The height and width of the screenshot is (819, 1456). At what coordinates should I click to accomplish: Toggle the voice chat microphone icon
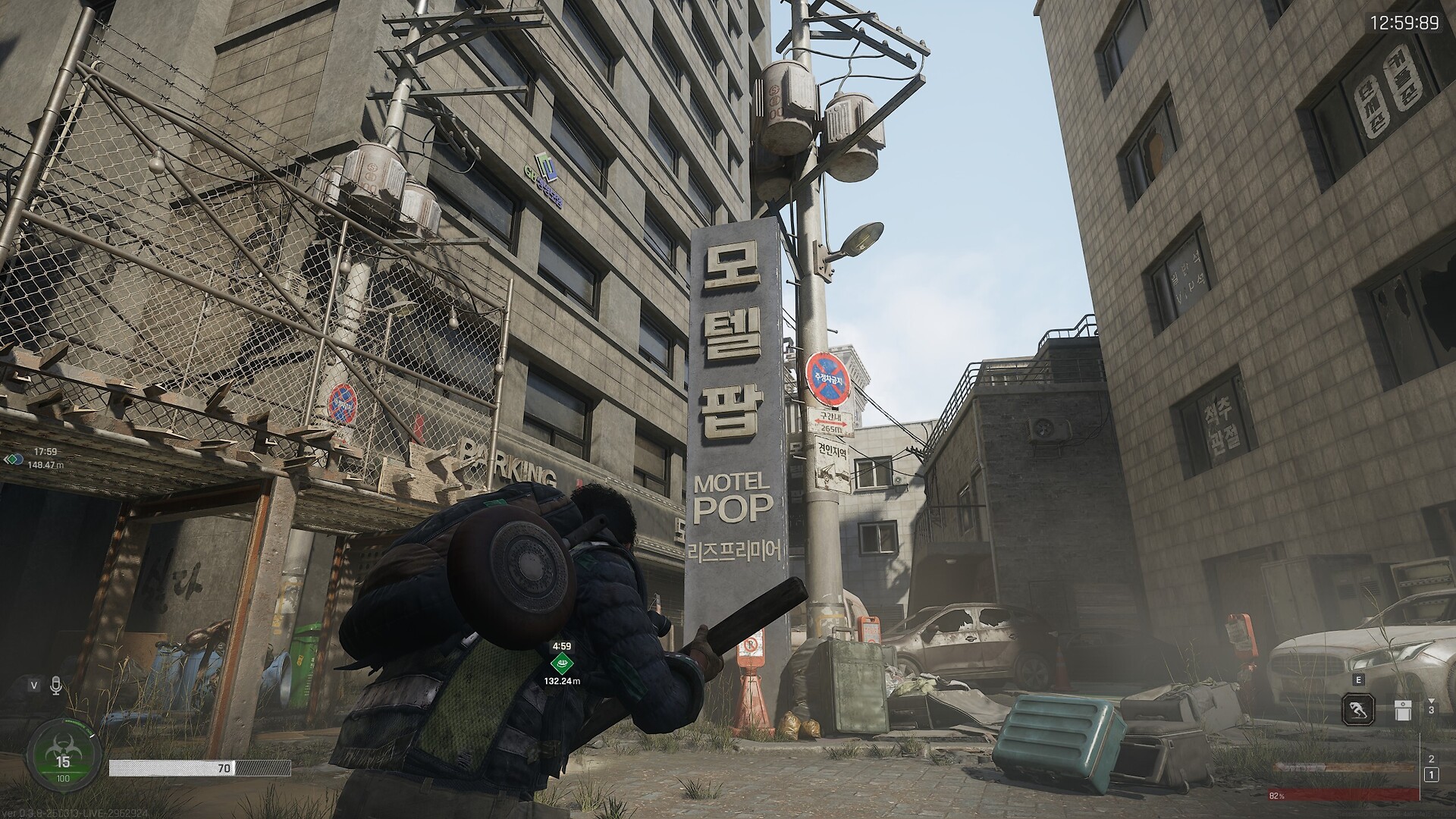(55, 686)
